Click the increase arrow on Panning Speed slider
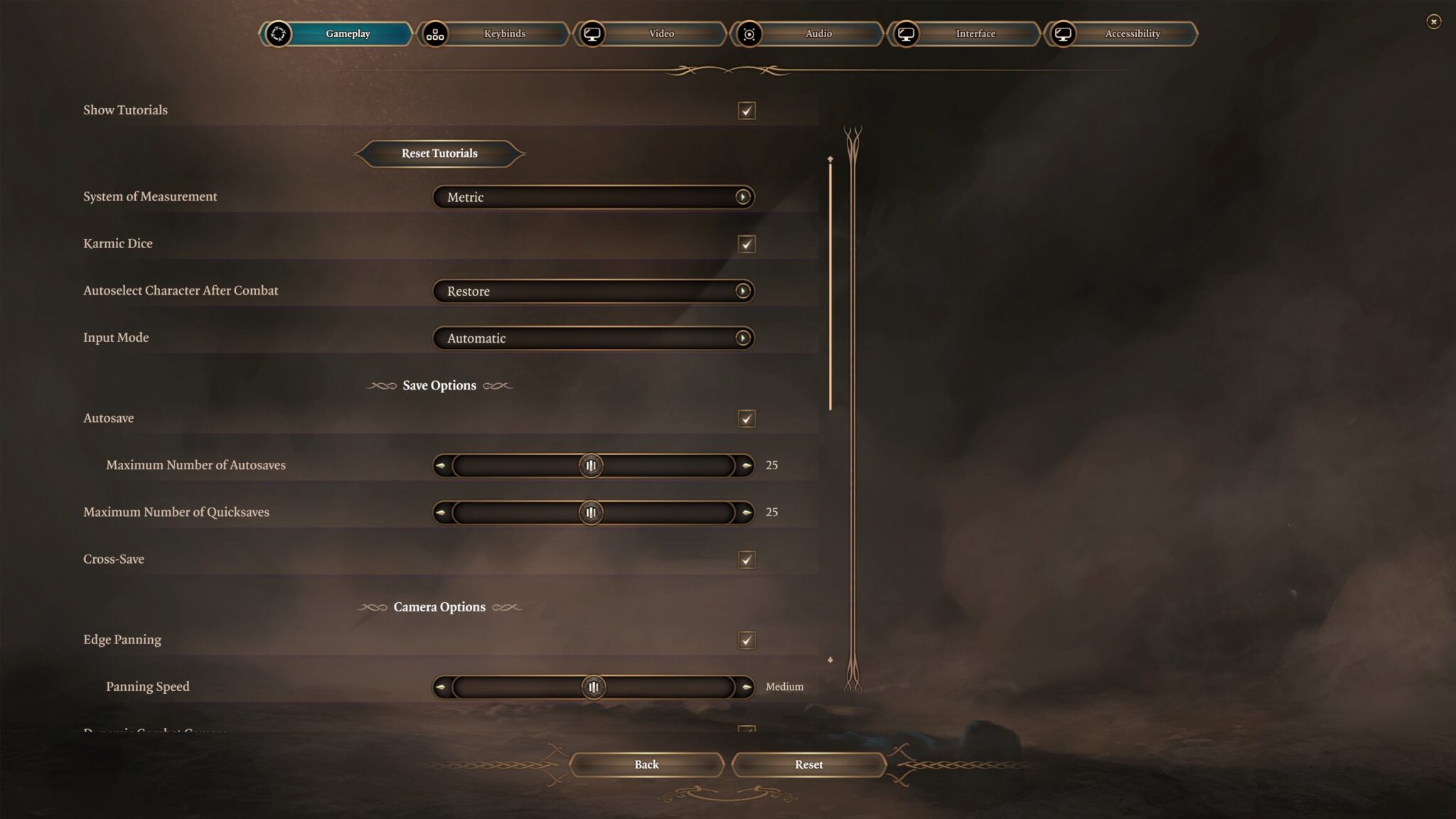This screenshot has height=819, width=1456. coord(745,686)
